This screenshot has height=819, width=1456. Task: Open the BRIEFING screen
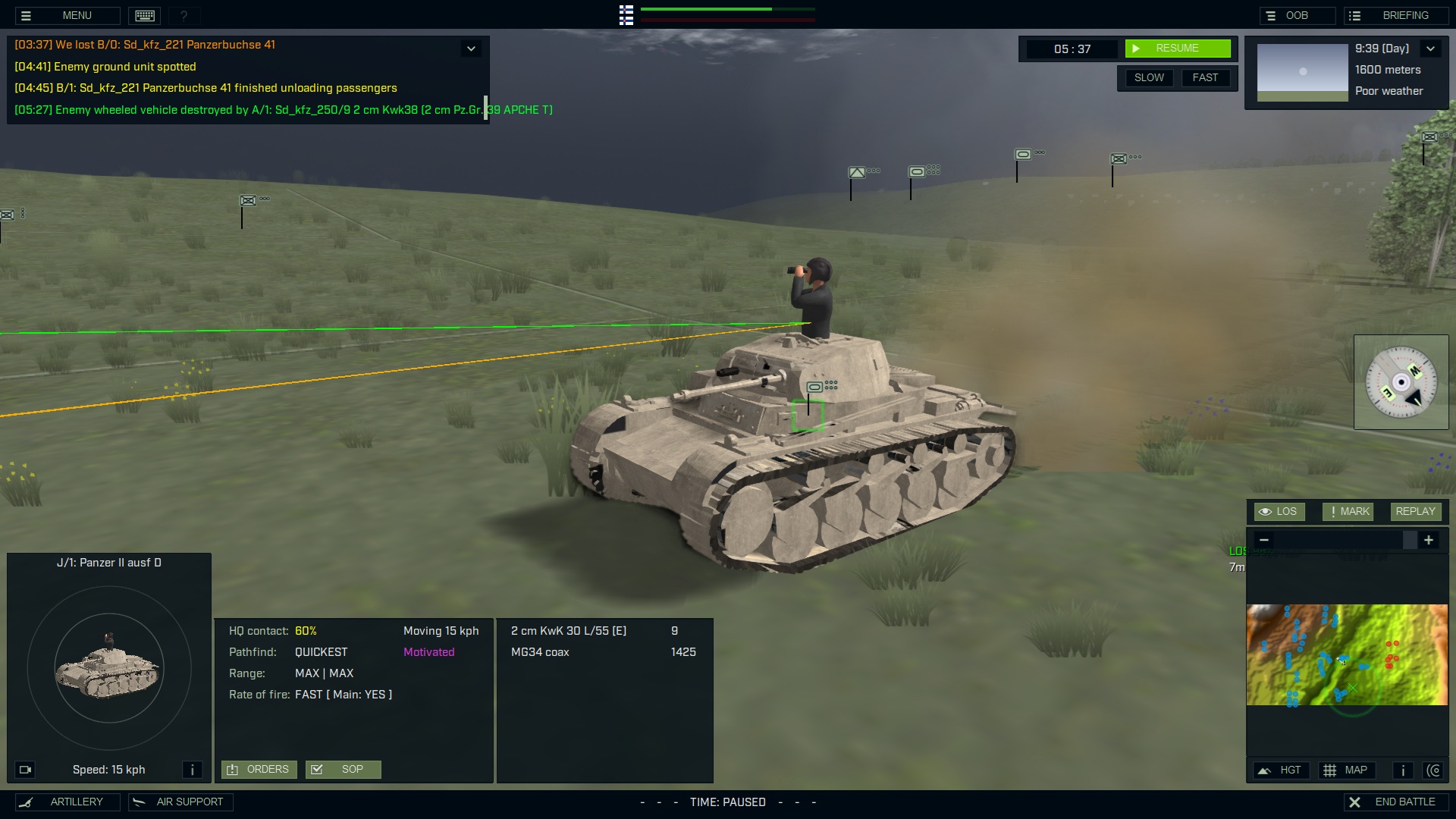point(1396,14)
